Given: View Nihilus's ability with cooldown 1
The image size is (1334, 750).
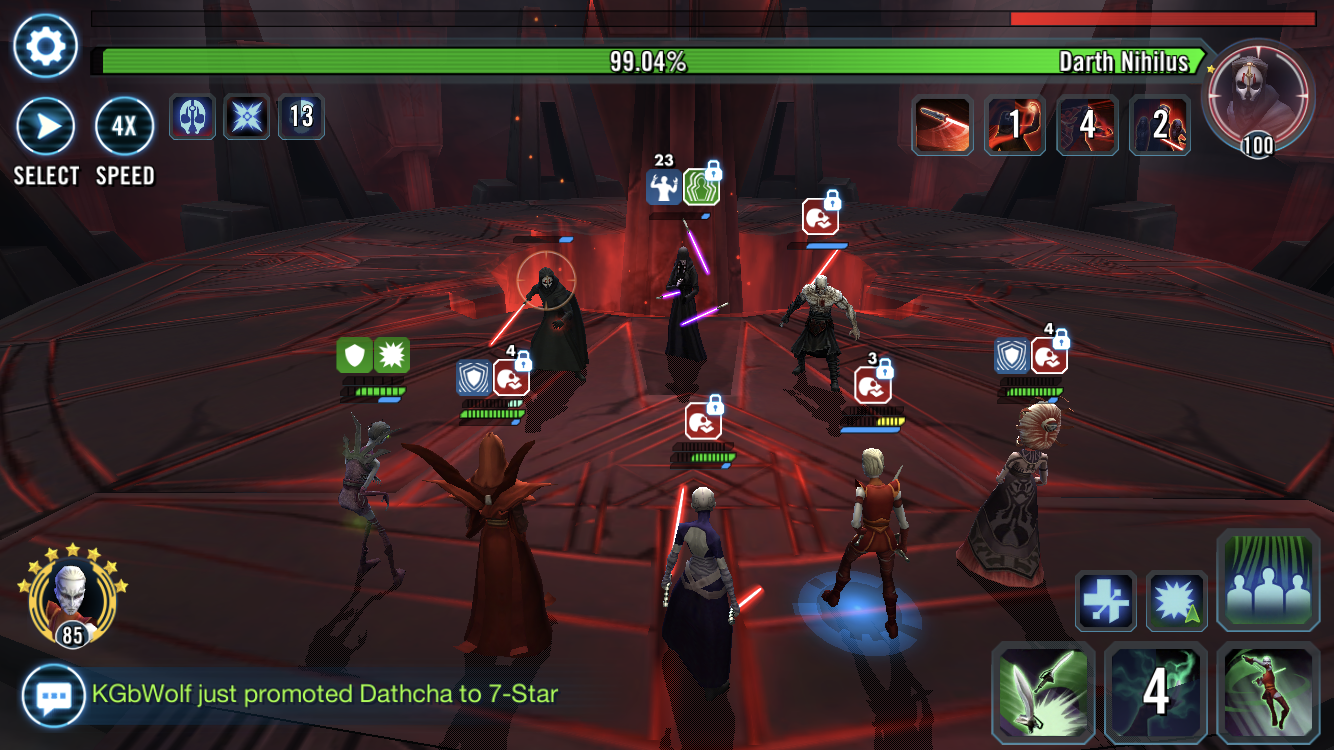Looking at the screenshot, I should coord(1015,126).
